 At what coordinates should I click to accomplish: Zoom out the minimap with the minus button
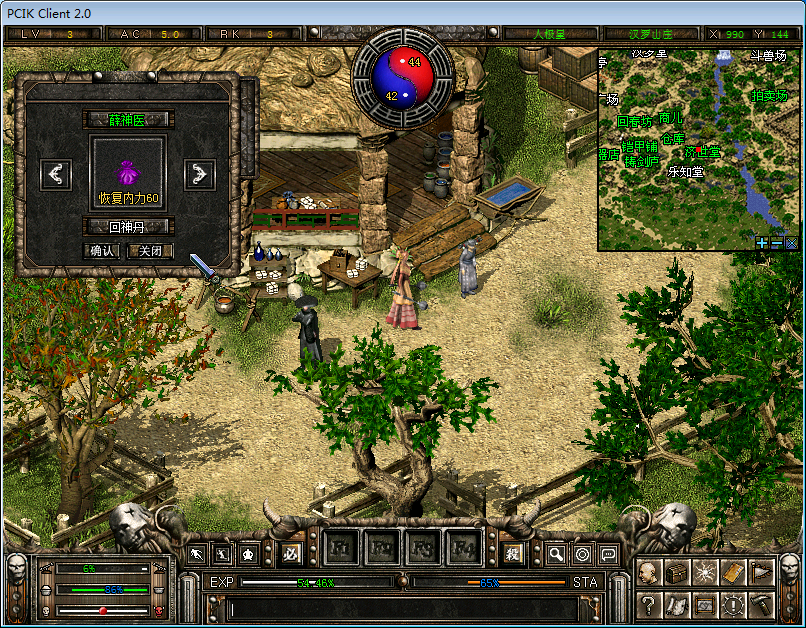(776, 242)
